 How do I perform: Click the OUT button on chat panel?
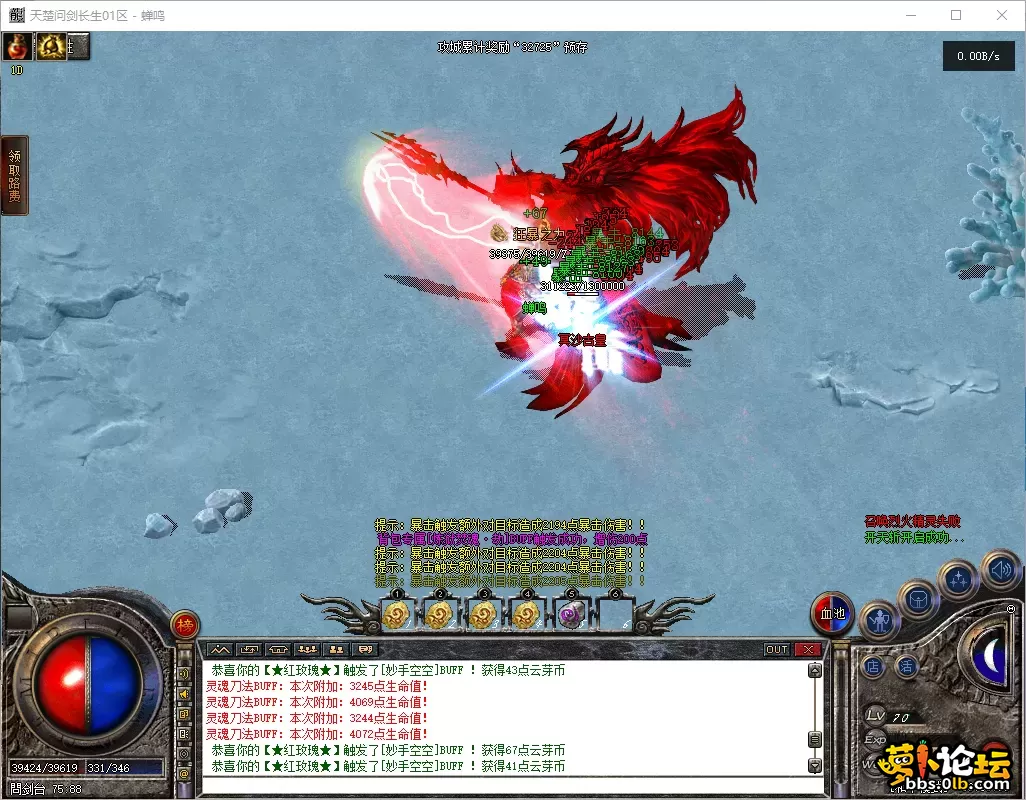[x=777, y=649]
